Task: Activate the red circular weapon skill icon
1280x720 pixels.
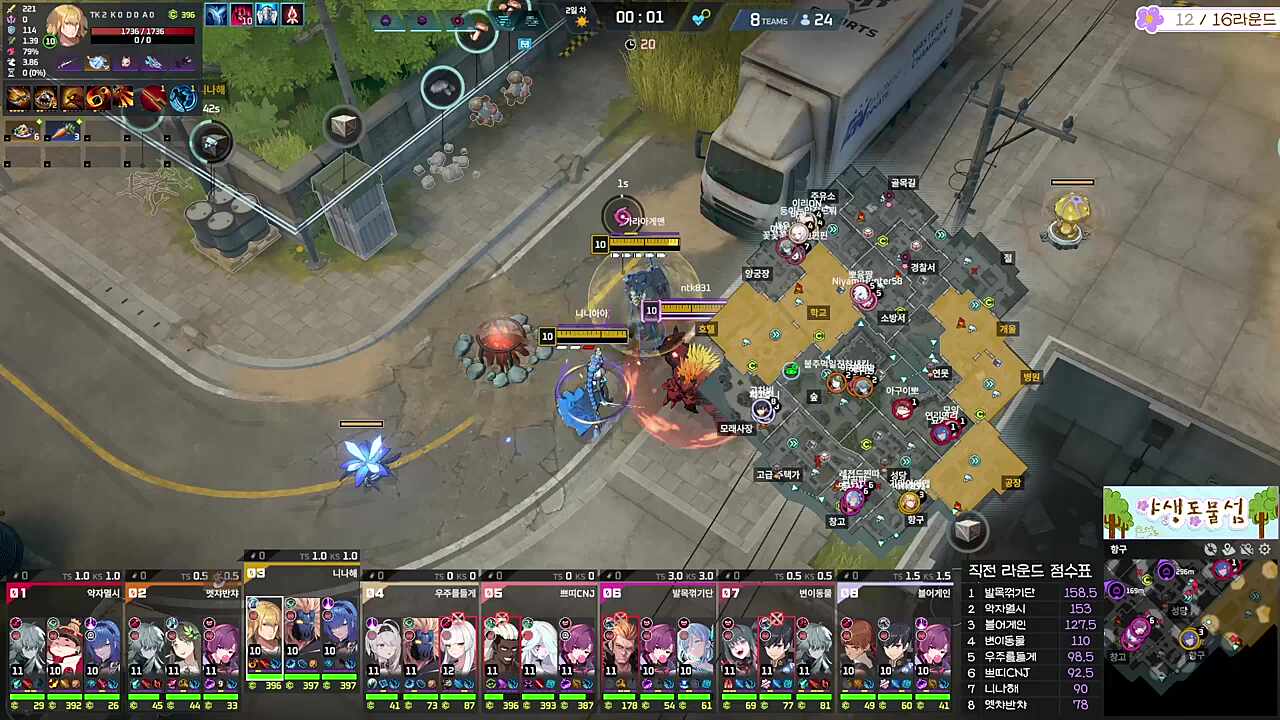Action: point(153,98)
